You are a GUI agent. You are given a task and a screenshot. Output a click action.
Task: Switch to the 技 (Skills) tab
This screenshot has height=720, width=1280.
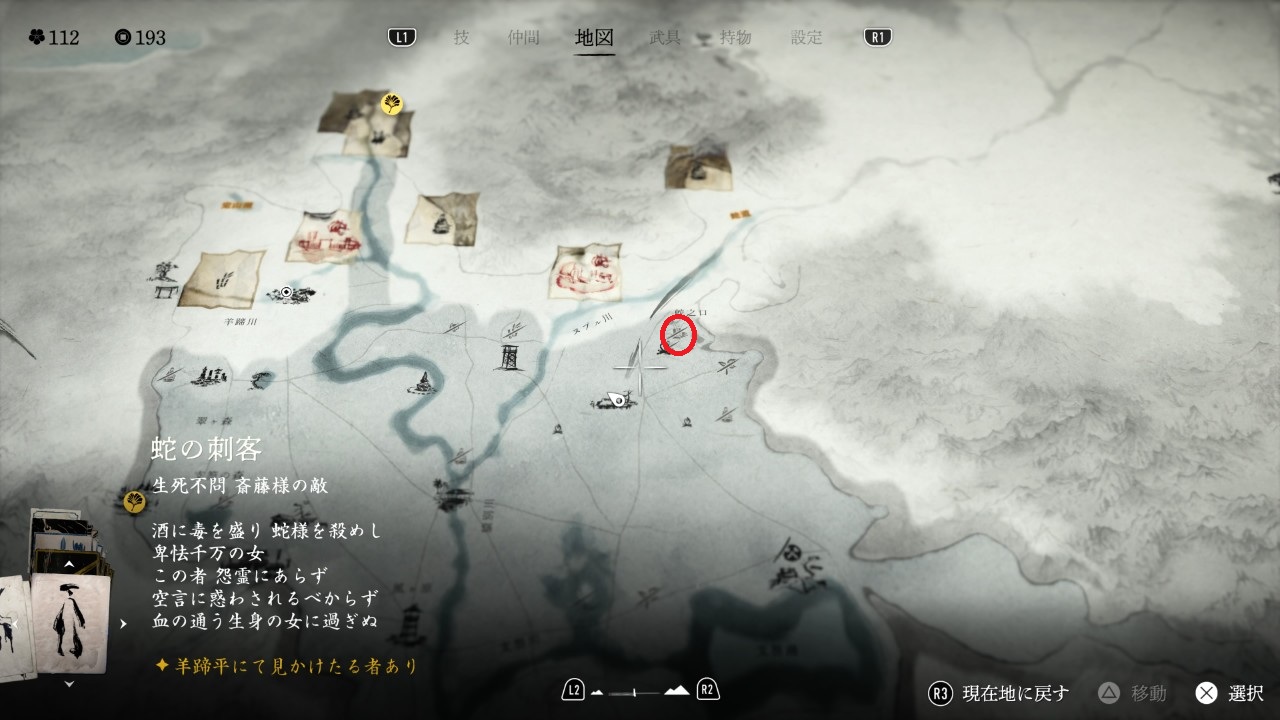coord(461,38)
